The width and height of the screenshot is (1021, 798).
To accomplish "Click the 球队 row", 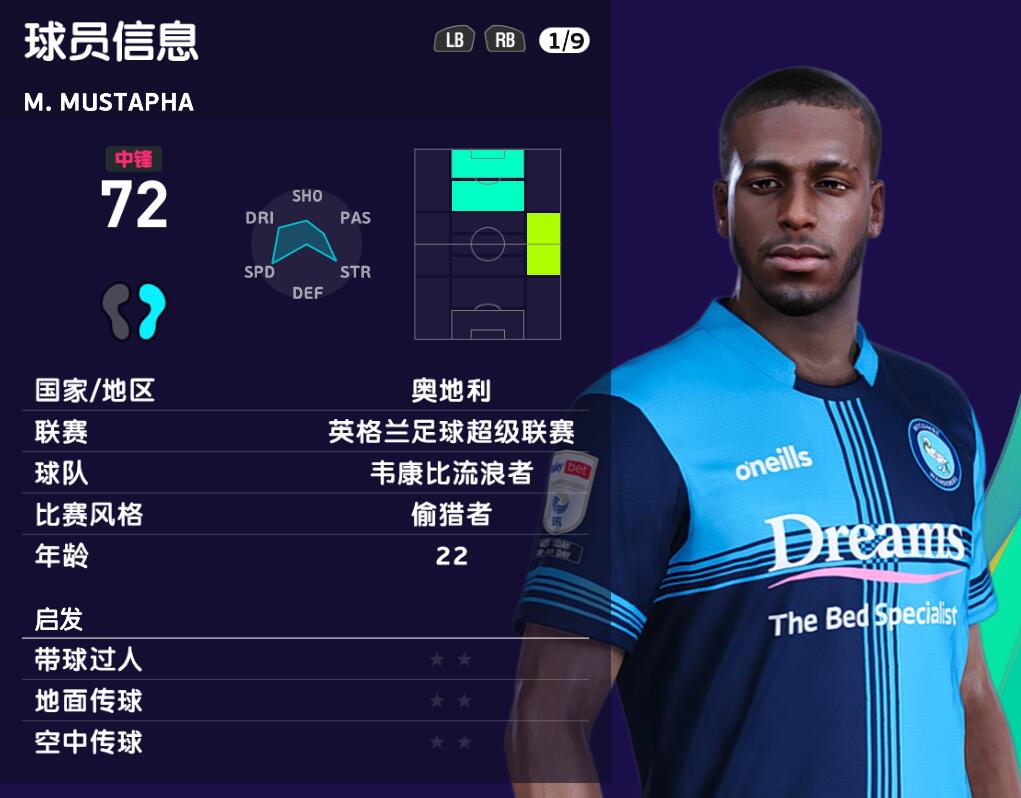I will [306, 473].
